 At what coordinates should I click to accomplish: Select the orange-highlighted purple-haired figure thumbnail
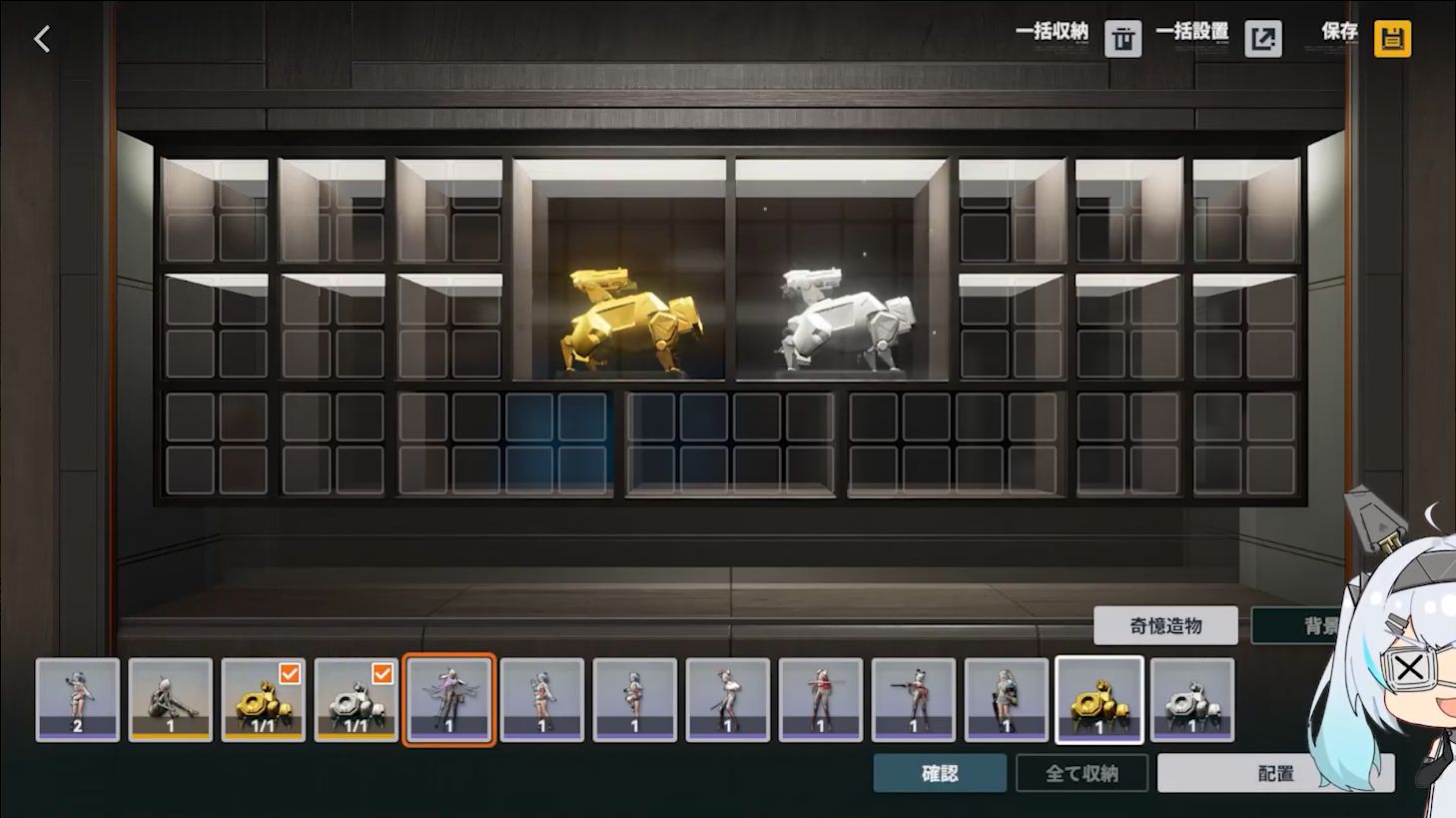tap(449, 700)
